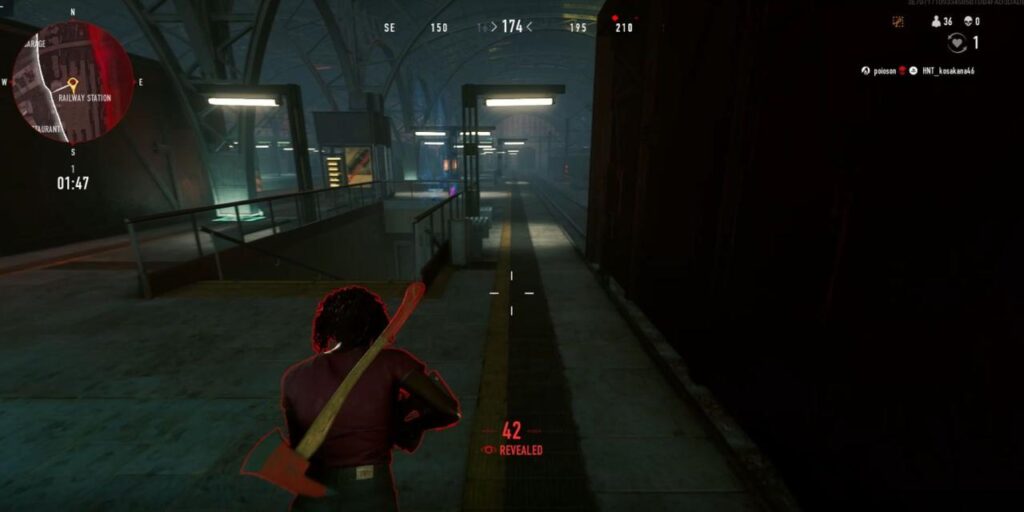Select the players-remaining person icon
Screen dimensions: 1024x512
(936, 21)
